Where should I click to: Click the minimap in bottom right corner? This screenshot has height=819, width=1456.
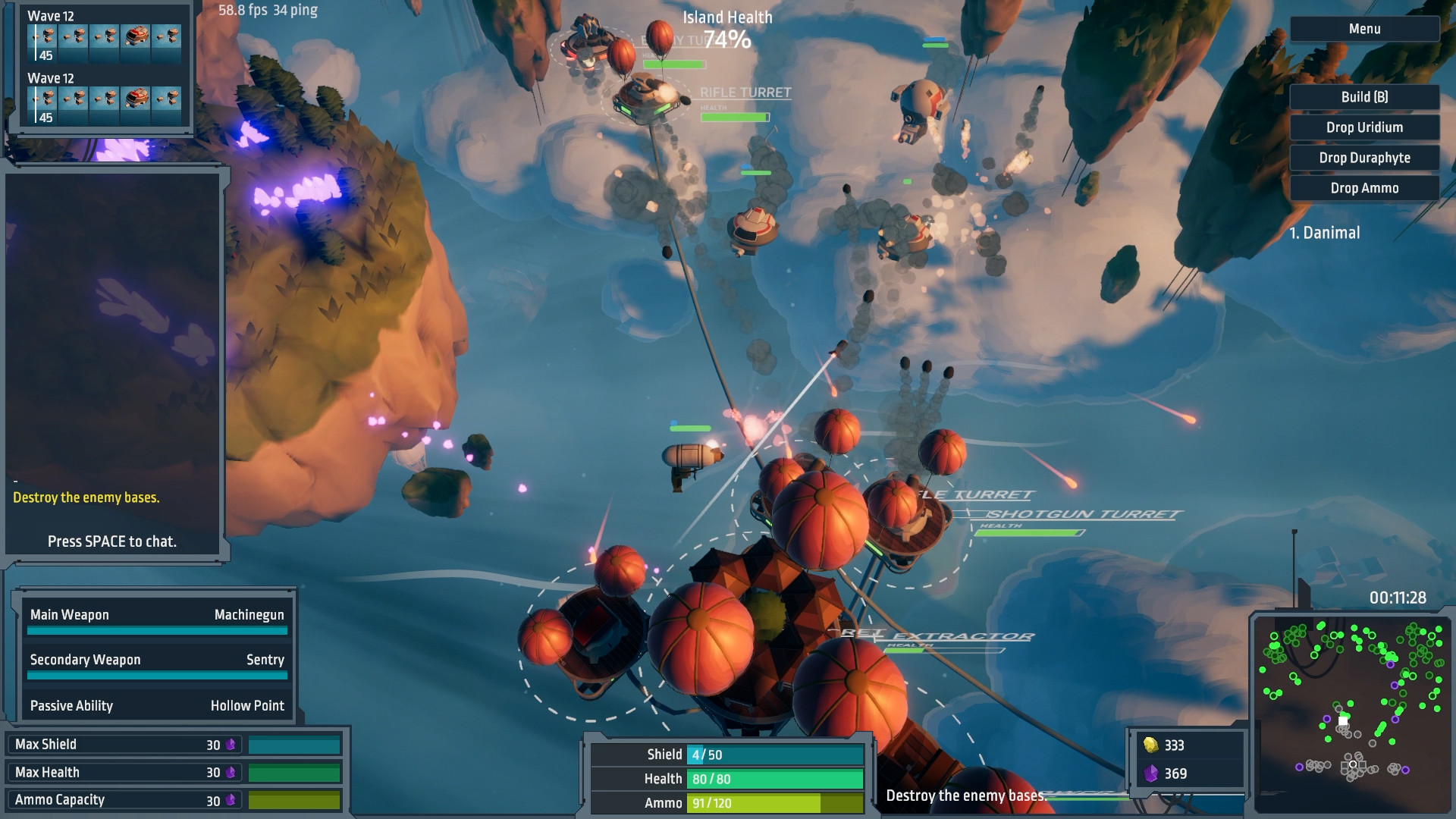point(1354,713)
